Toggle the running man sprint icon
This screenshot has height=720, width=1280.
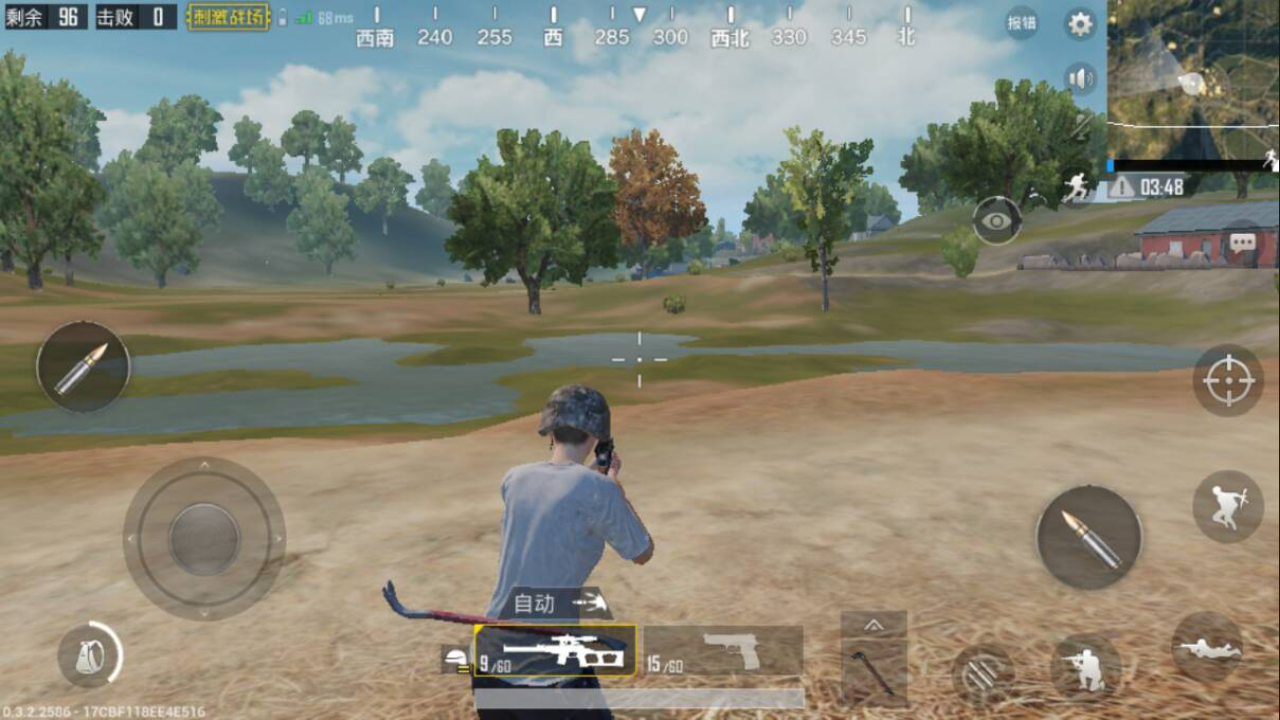1076,185
